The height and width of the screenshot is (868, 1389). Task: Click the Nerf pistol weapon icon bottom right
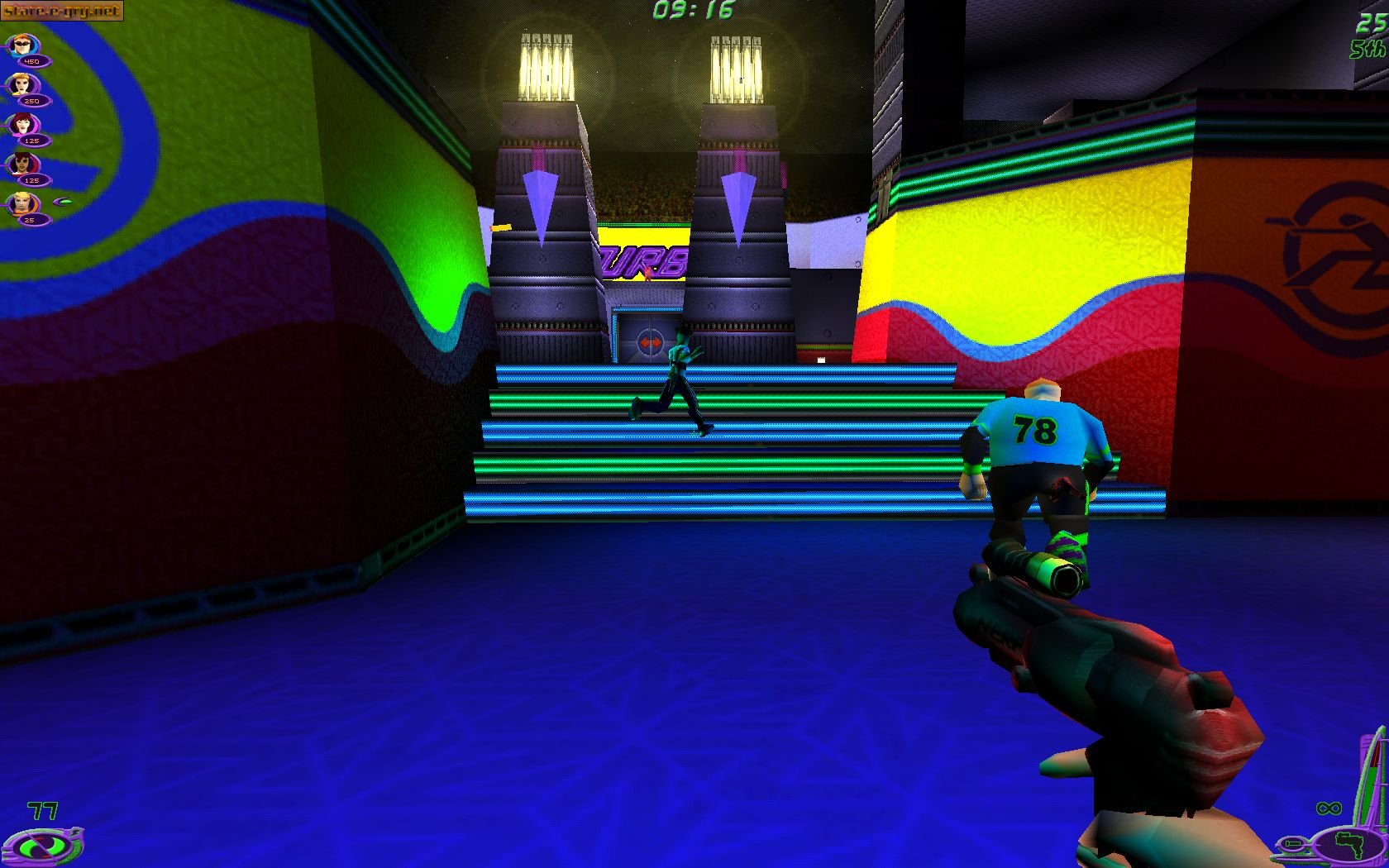(1349, 845)
